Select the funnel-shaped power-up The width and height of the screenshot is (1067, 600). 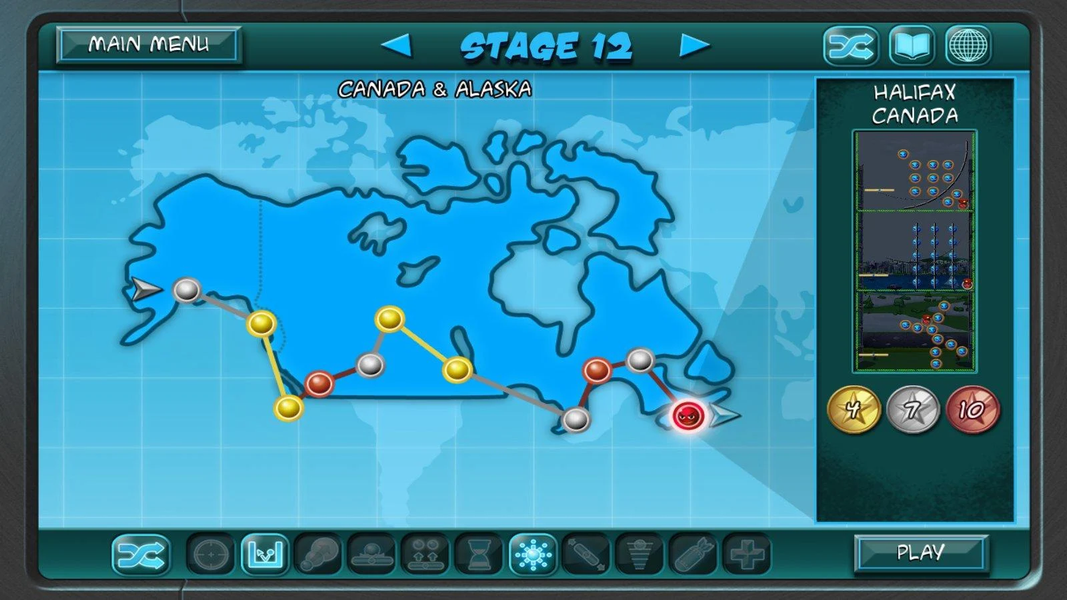point(639,554)
